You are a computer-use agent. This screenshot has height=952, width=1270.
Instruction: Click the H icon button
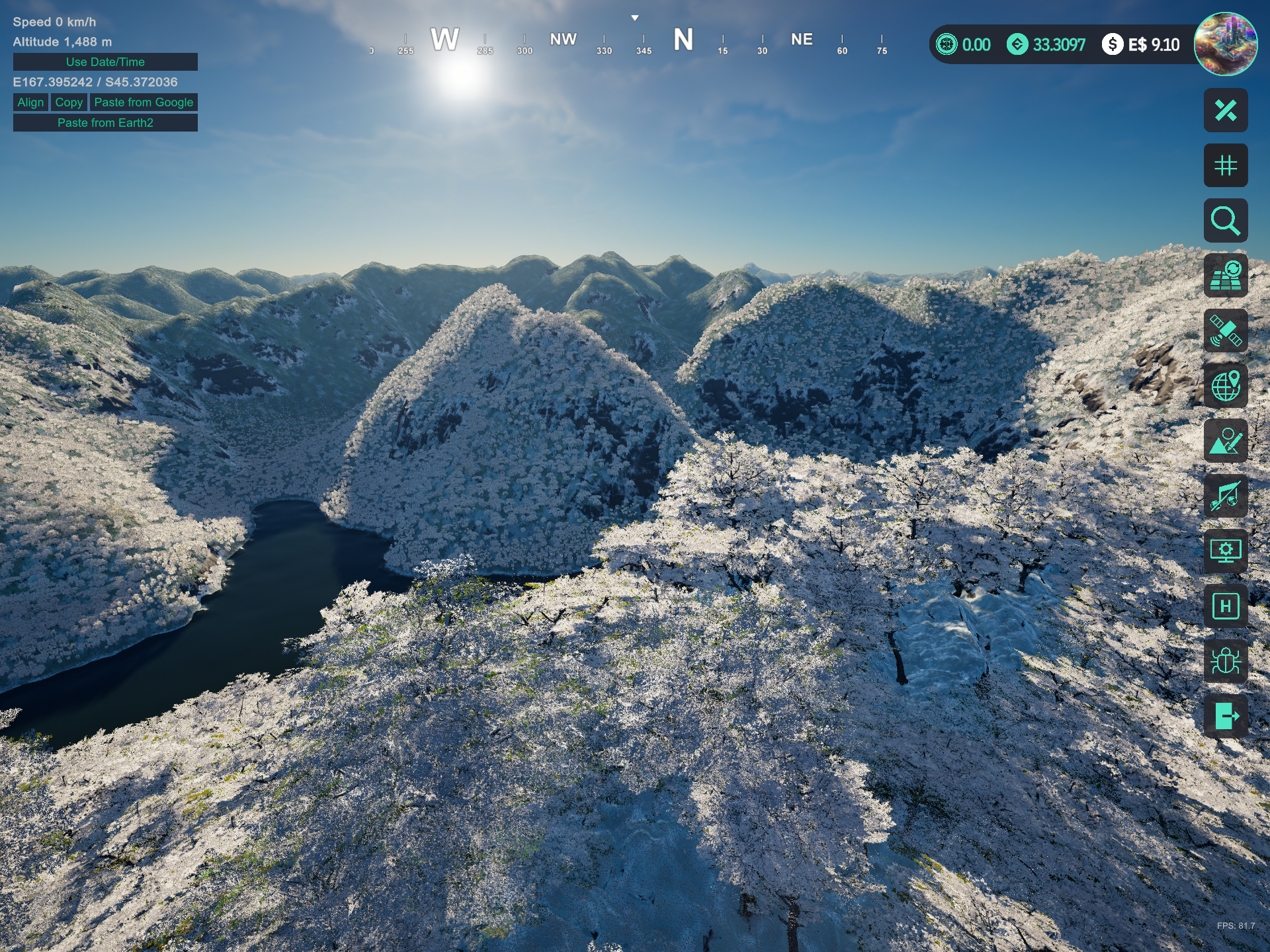(1225, 606)
